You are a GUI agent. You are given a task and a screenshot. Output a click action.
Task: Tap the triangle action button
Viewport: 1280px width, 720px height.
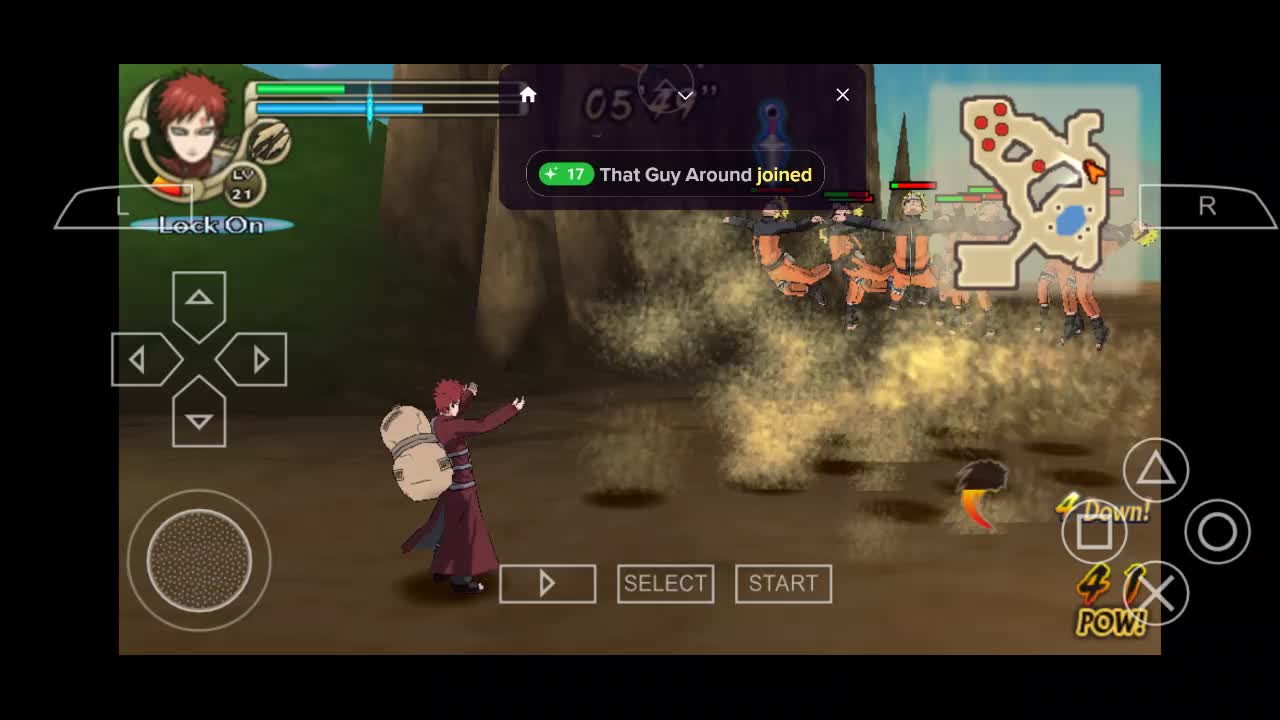pos(1155,469)
